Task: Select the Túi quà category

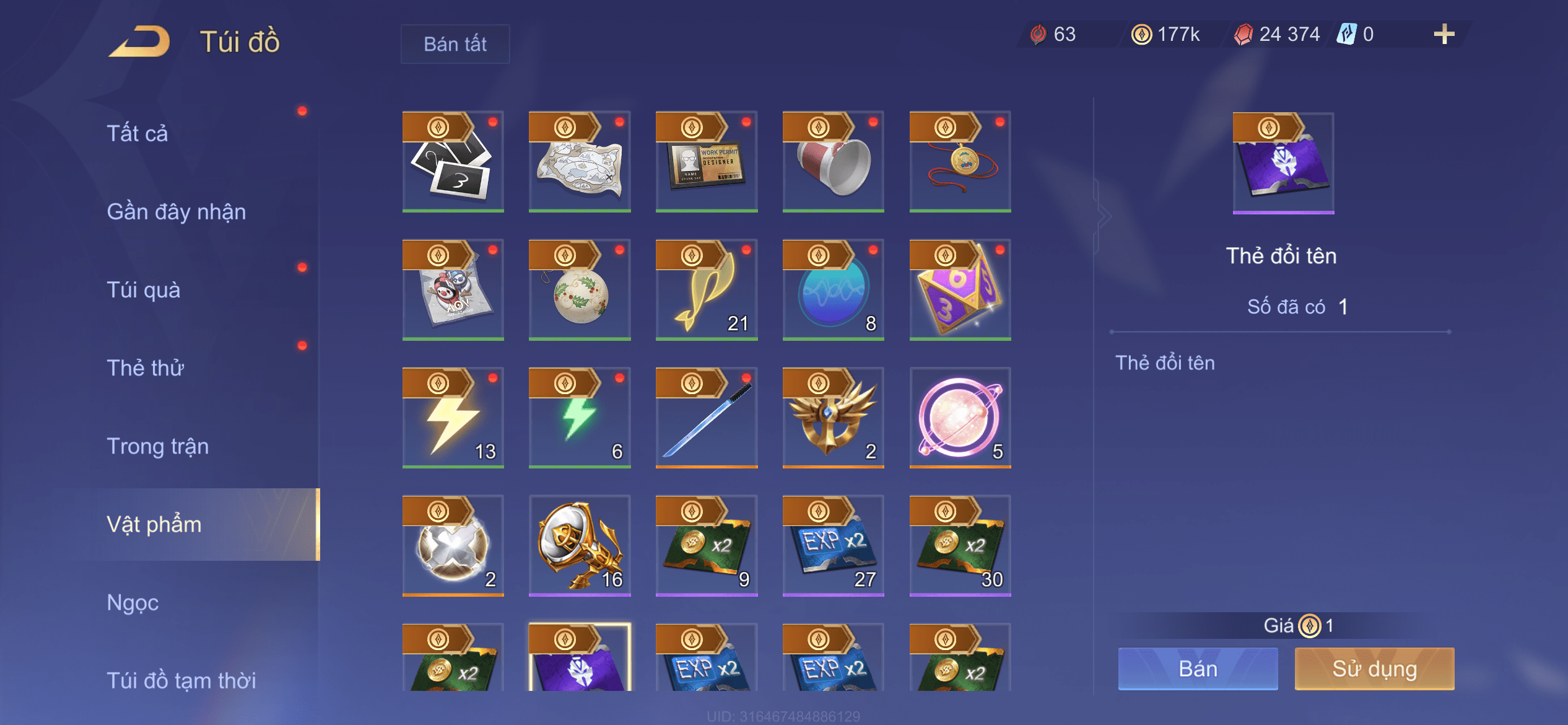Action: coord(144,290)
